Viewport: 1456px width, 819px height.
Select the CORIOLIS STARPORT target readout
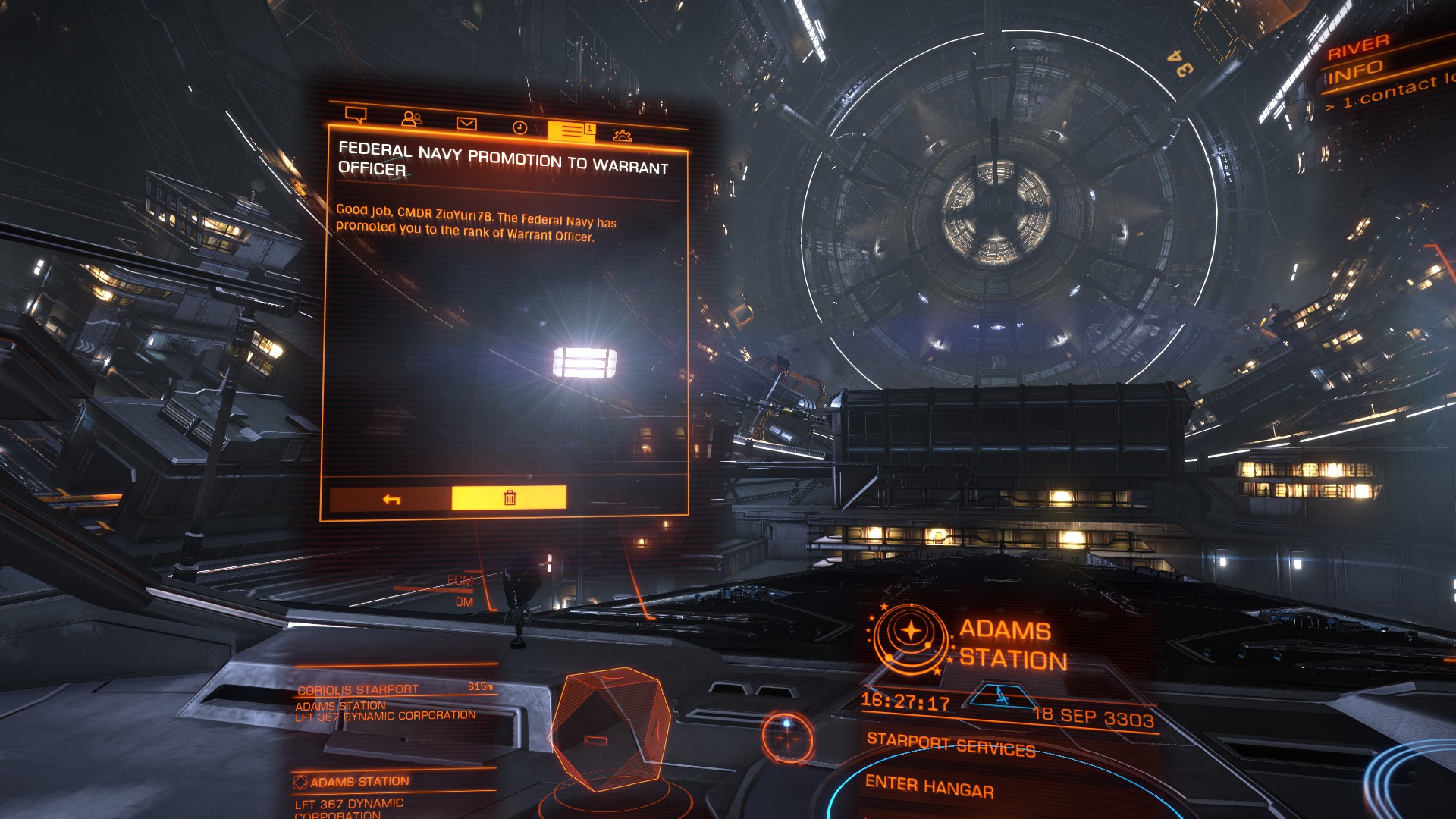click(x=356, y=687)
